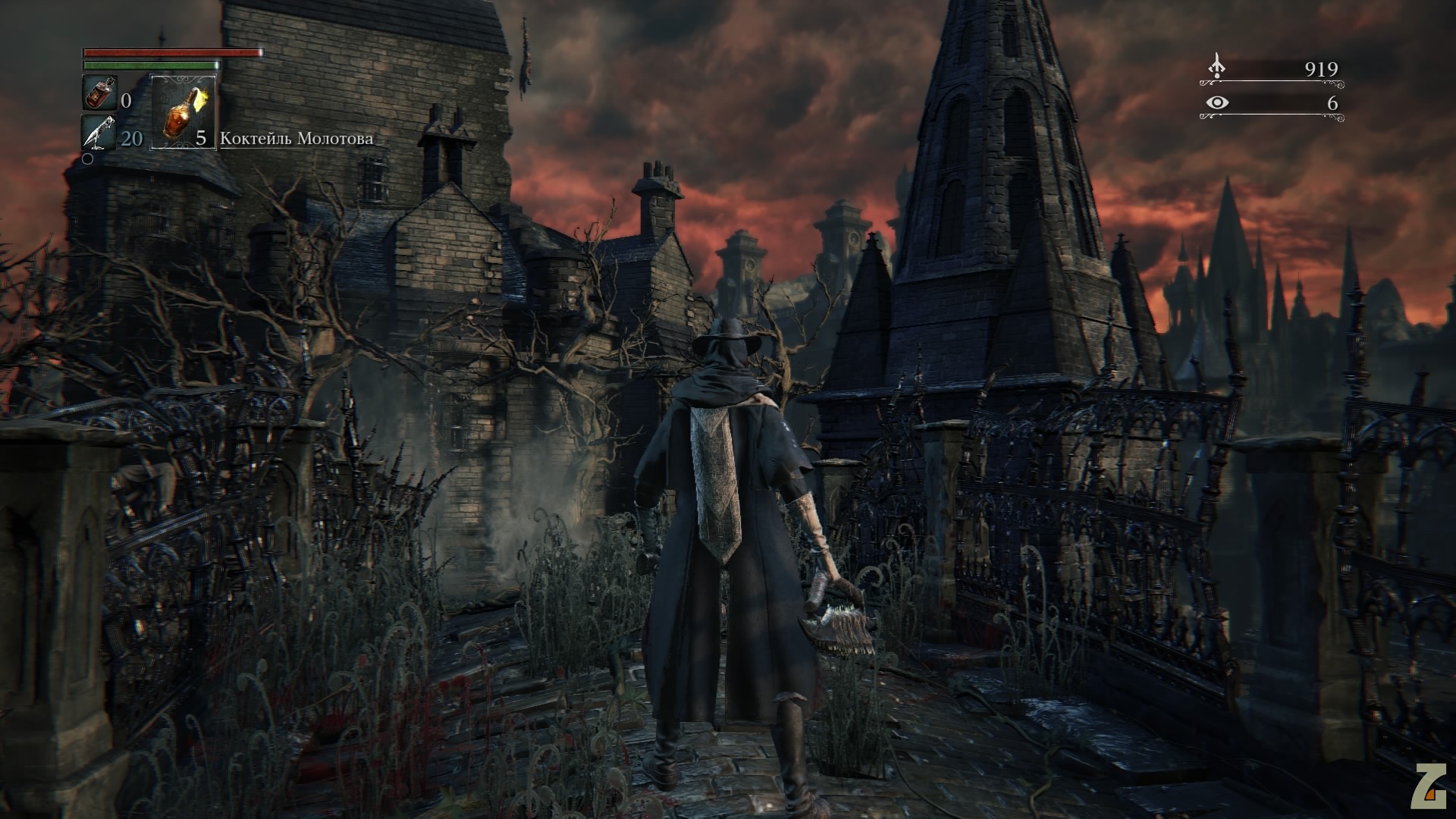1456x819 pixels.
Task: Select the Molotov cocktail quick item slot
Action: coord(184,111)
